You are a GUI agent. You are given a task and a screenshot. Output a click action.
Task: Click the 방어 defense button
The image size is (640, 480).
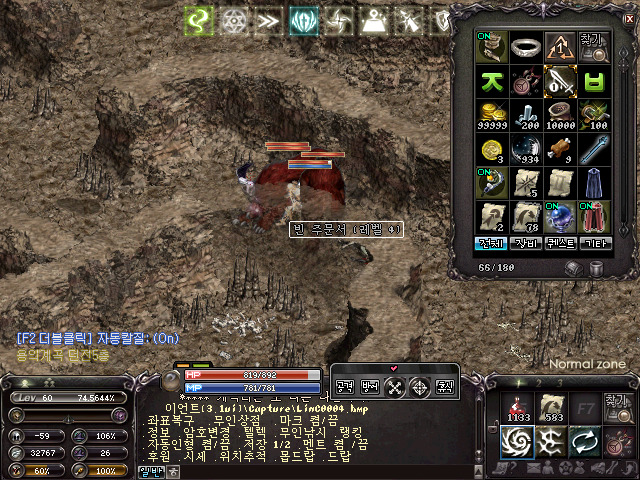point(370,385)
